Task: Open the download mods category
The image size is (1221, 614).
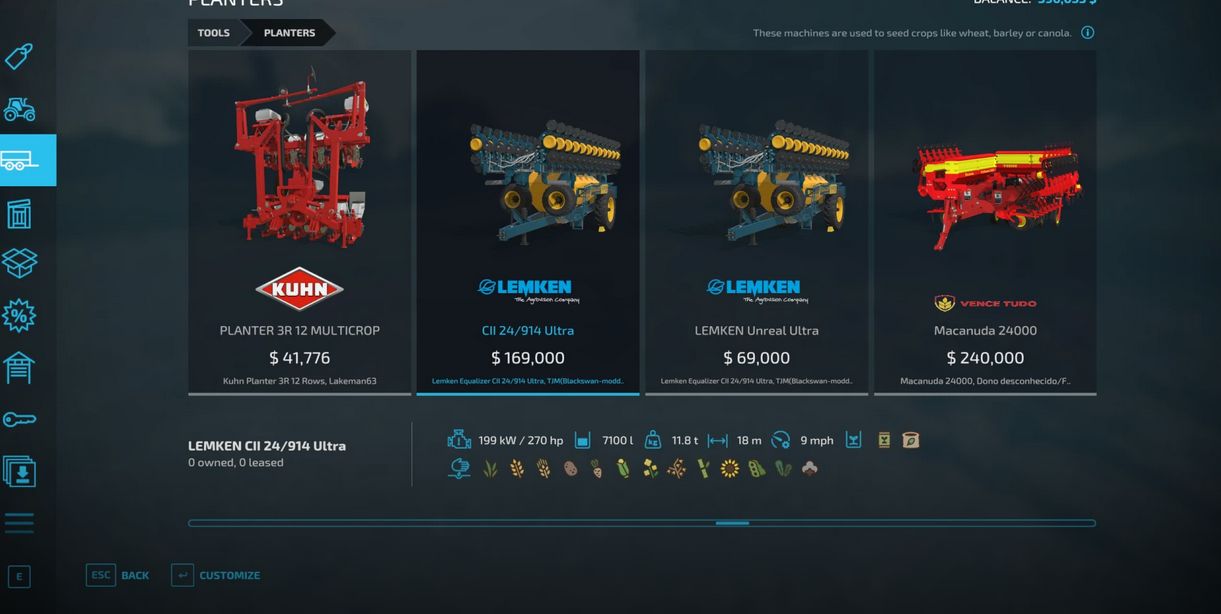Action: (x=19, y=471)
